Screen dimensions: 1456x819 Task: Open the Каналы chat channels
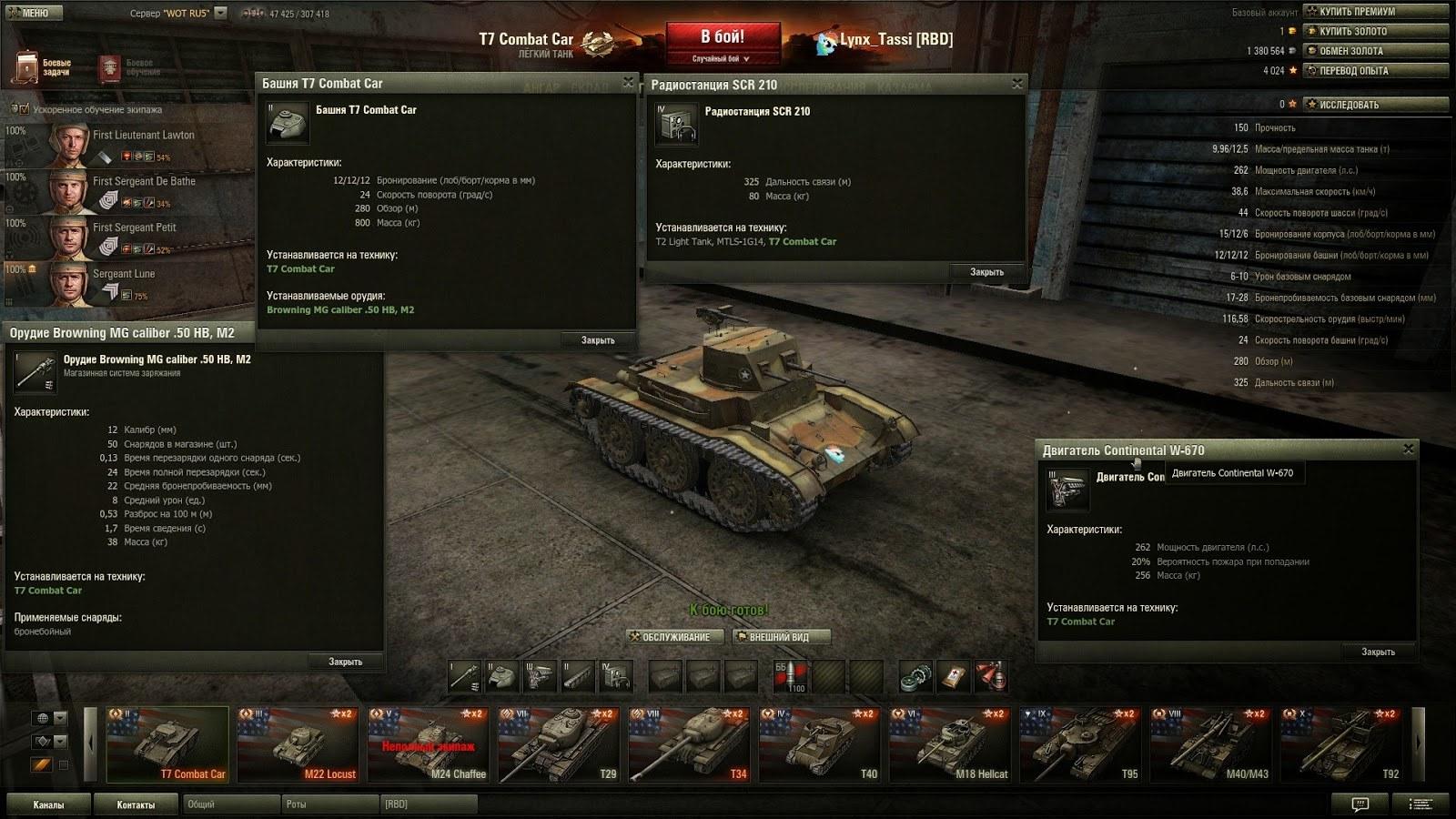(48, 804)
